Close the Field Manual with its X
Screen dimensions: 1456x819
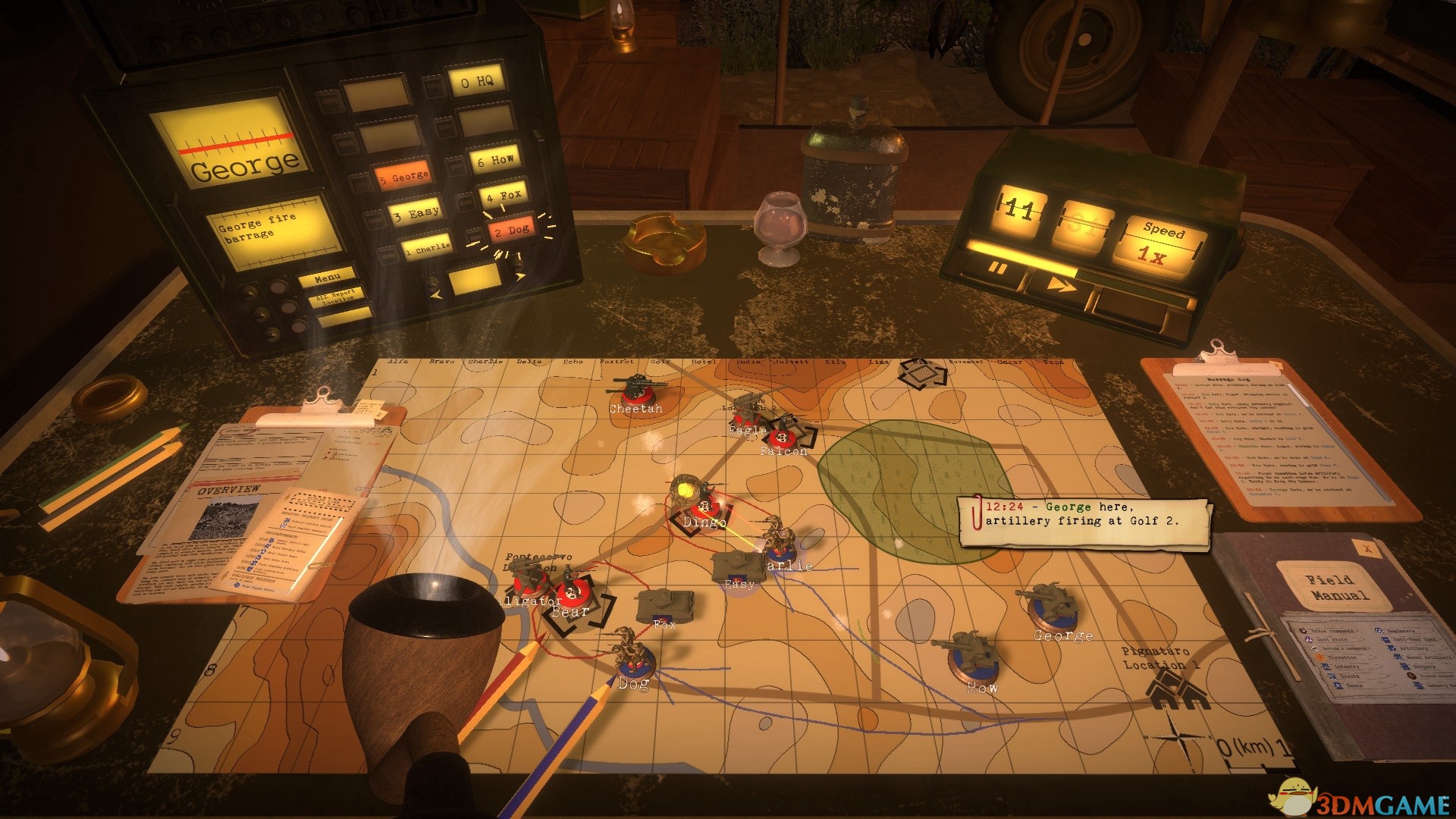tap(1368, 548)
